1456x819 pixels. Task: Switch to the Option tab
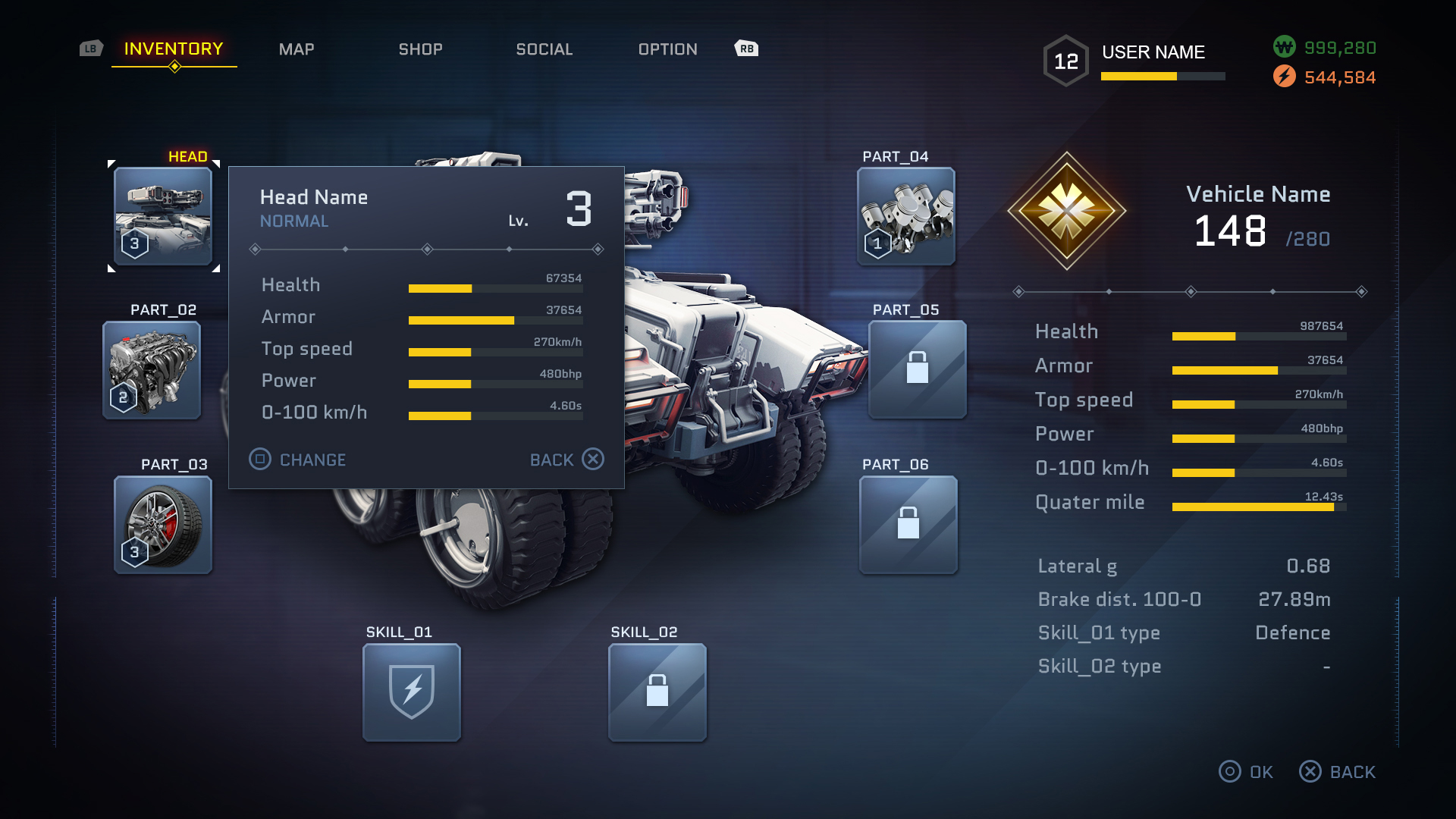tap(668, 49)
